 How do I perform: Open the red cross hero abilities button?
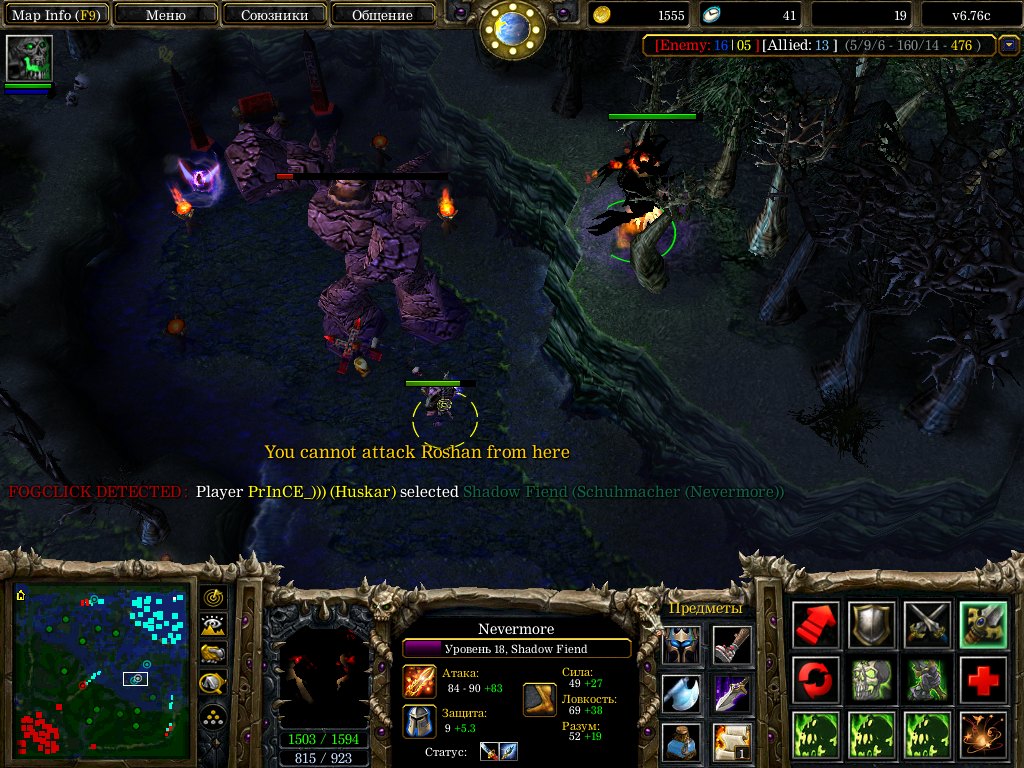coord(980,680)
